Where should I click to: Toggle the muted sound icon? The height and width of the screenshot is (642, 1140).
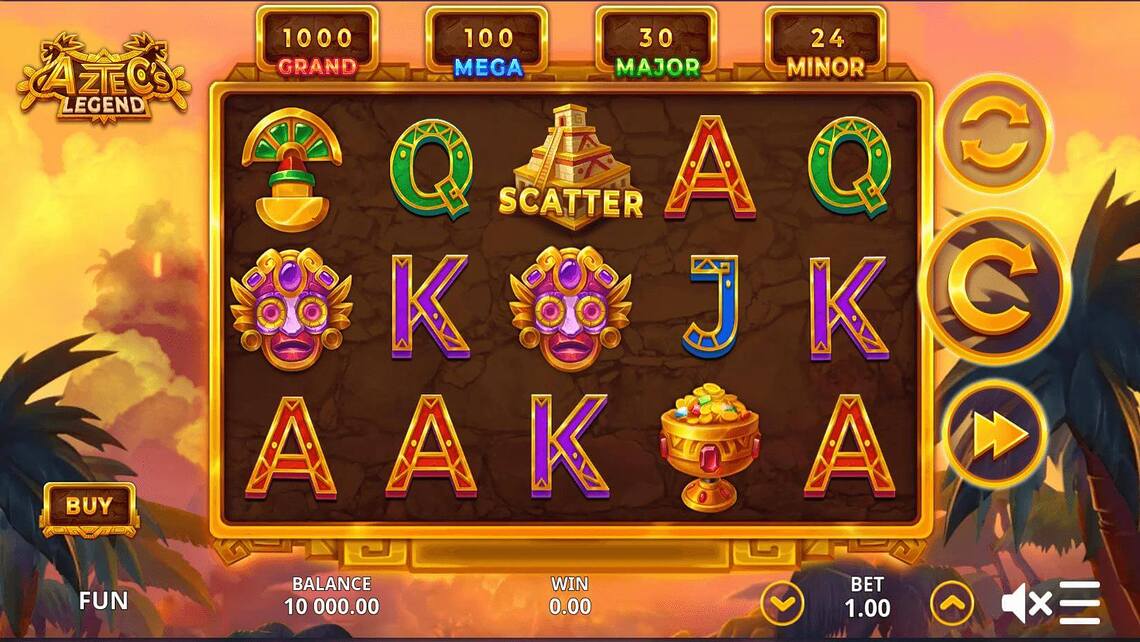coord(1026,603)
